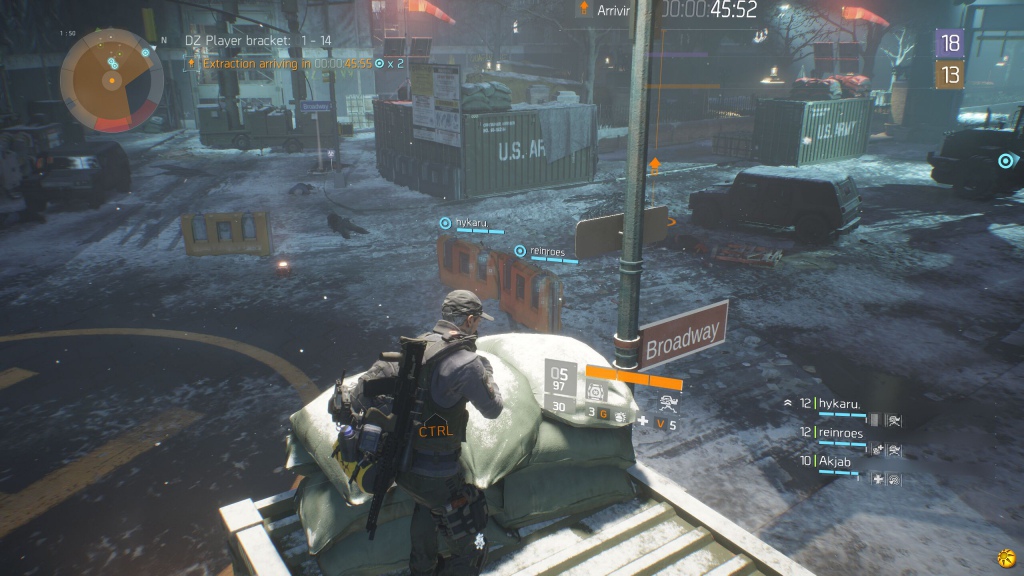Select reinroes in the group list
The height and width of the screenshot is (576, 1024).
[842, 432]
